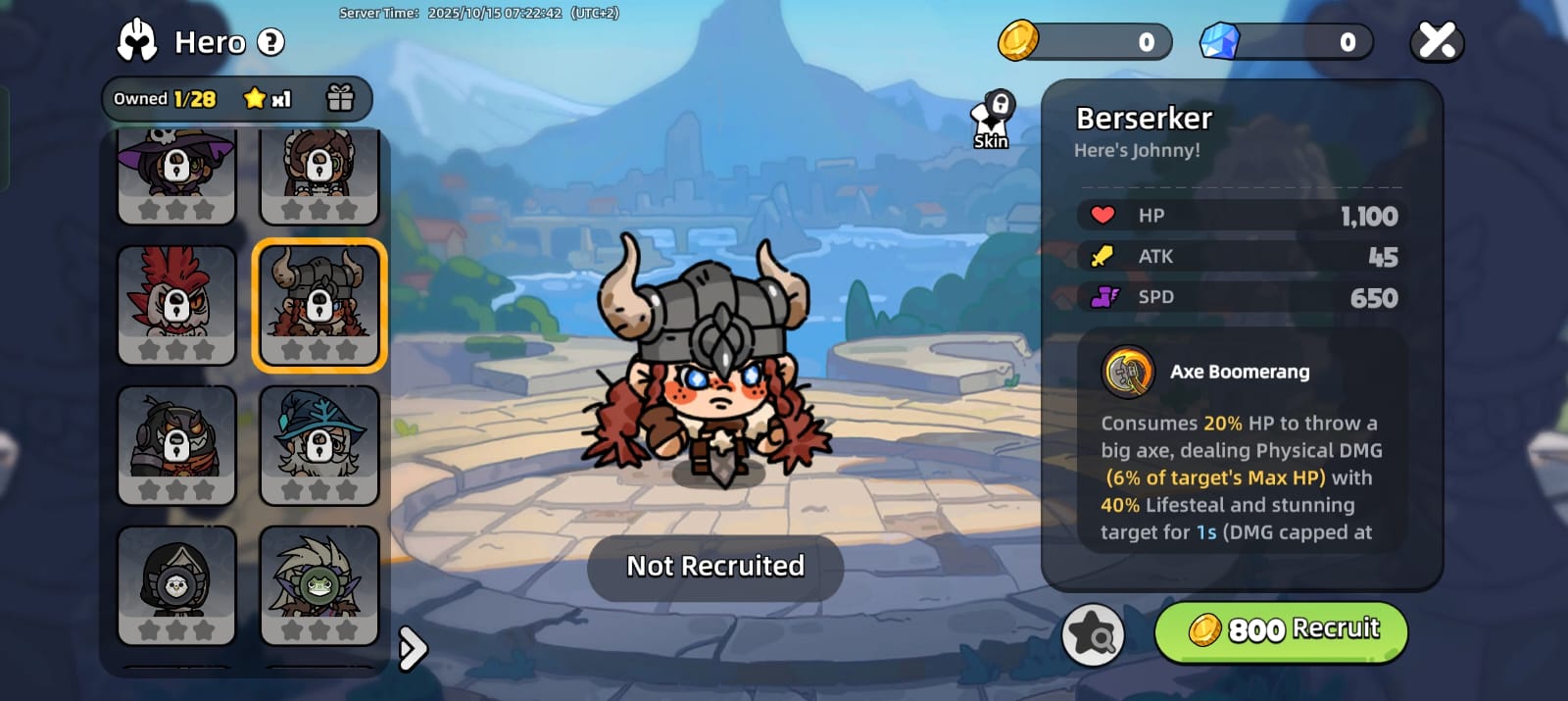The width and height of the screenshot is (1568, 701).
Task: Select the green goblin hero portrait
Action: pos(319,585)
